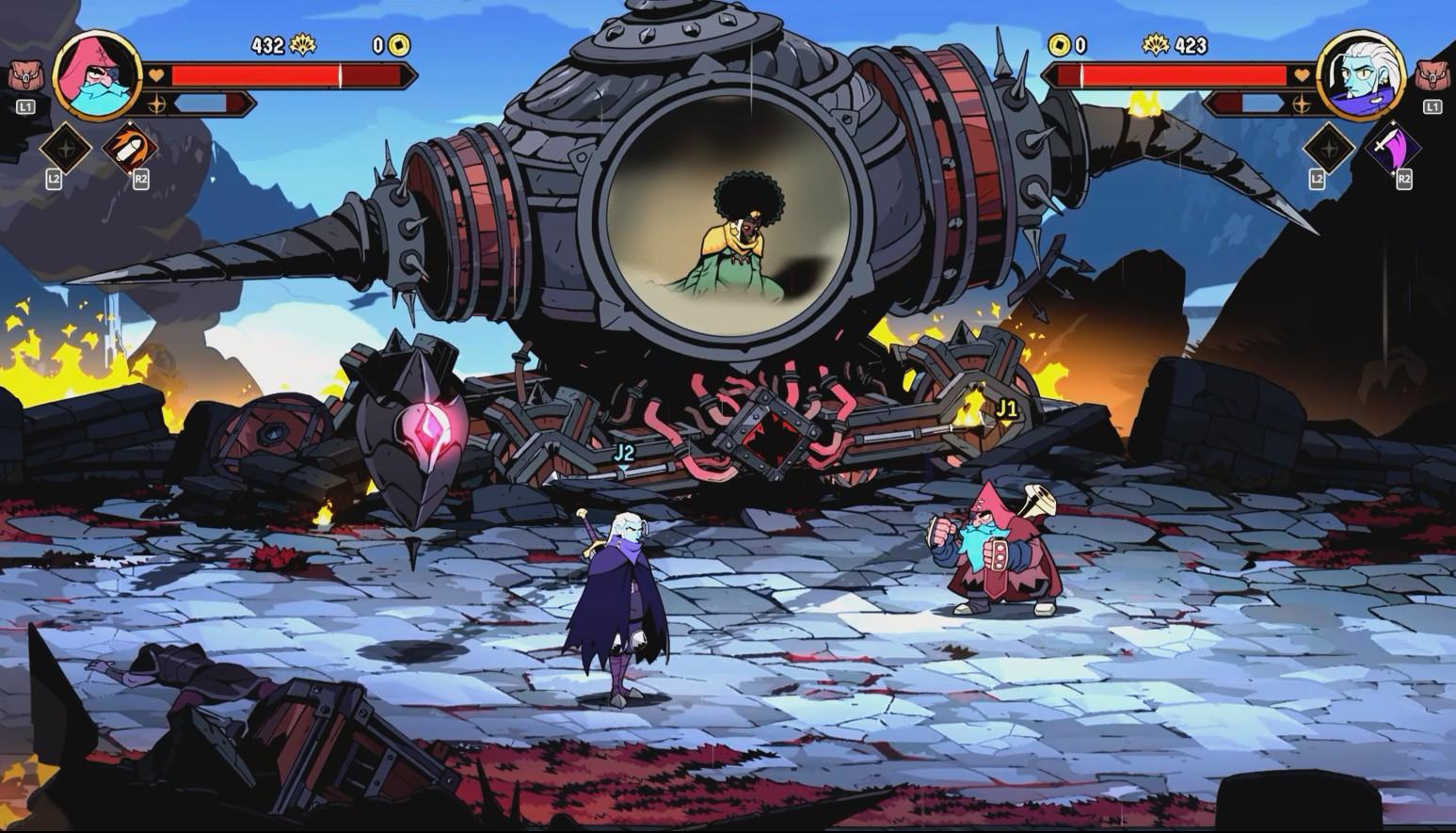1456x833 pixels.
Task: Open the red-hooded dwarf player's backpack
Action: coord(24,75)
